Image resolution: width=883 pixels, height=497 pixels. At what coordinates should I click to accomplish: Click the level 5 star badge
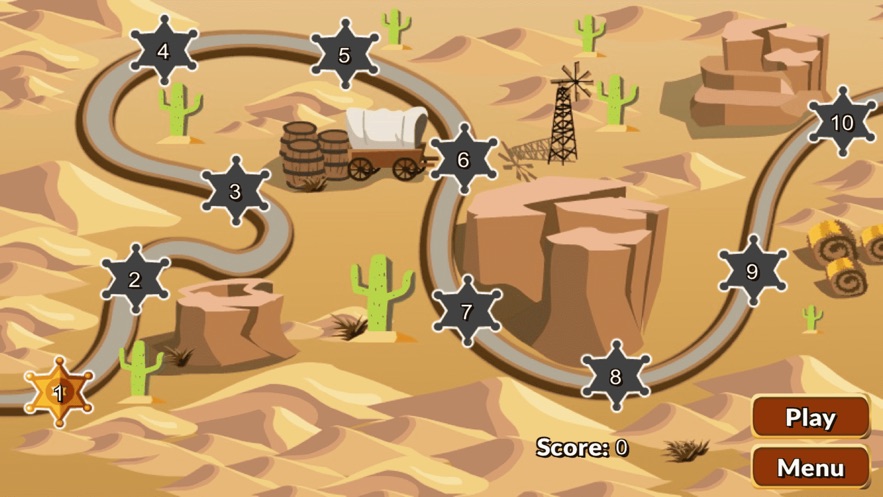coord(344,55)
